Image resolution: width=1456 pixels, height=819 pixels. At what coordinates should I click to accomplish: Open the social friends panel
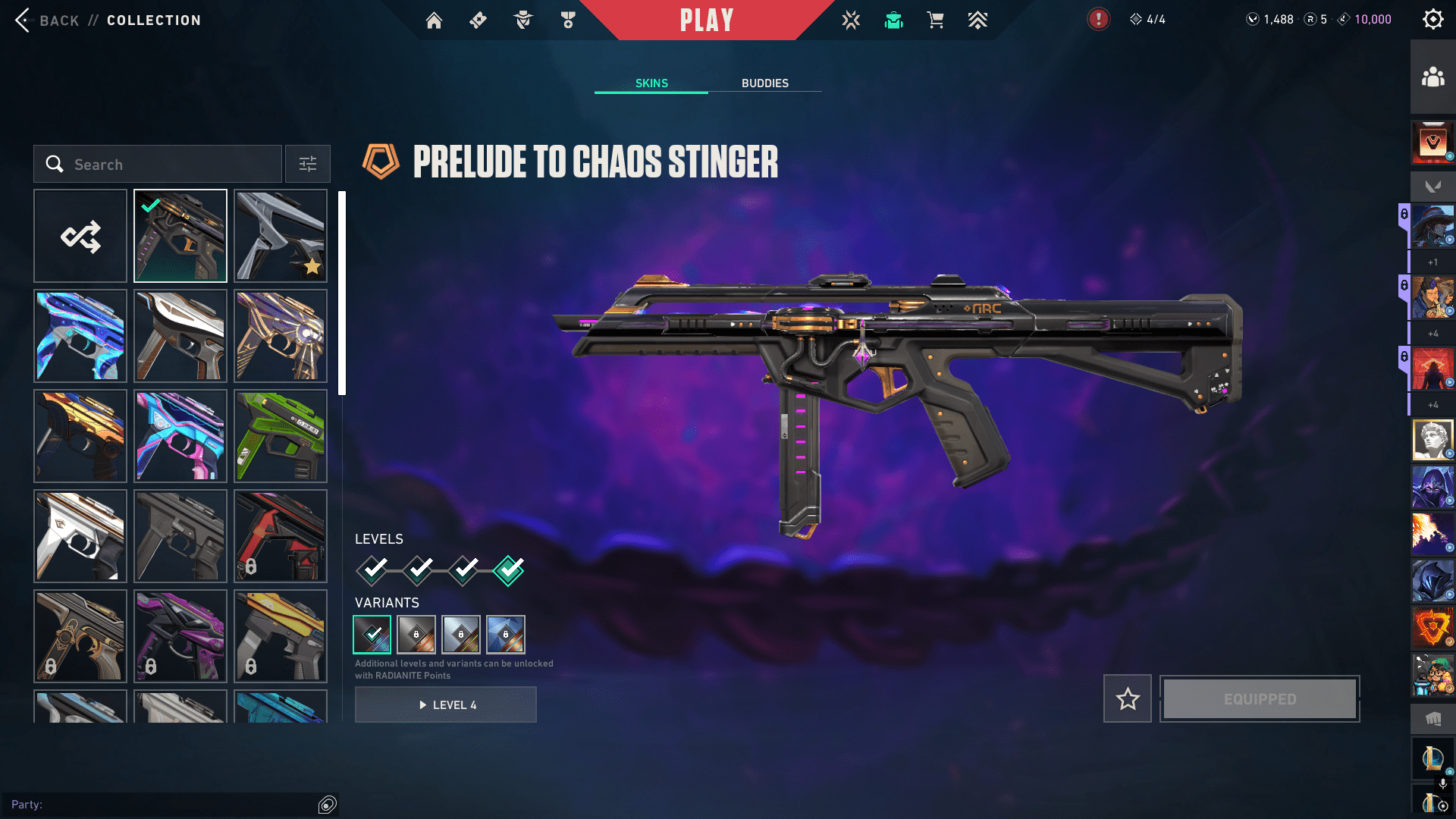[x=1432, y=77]
